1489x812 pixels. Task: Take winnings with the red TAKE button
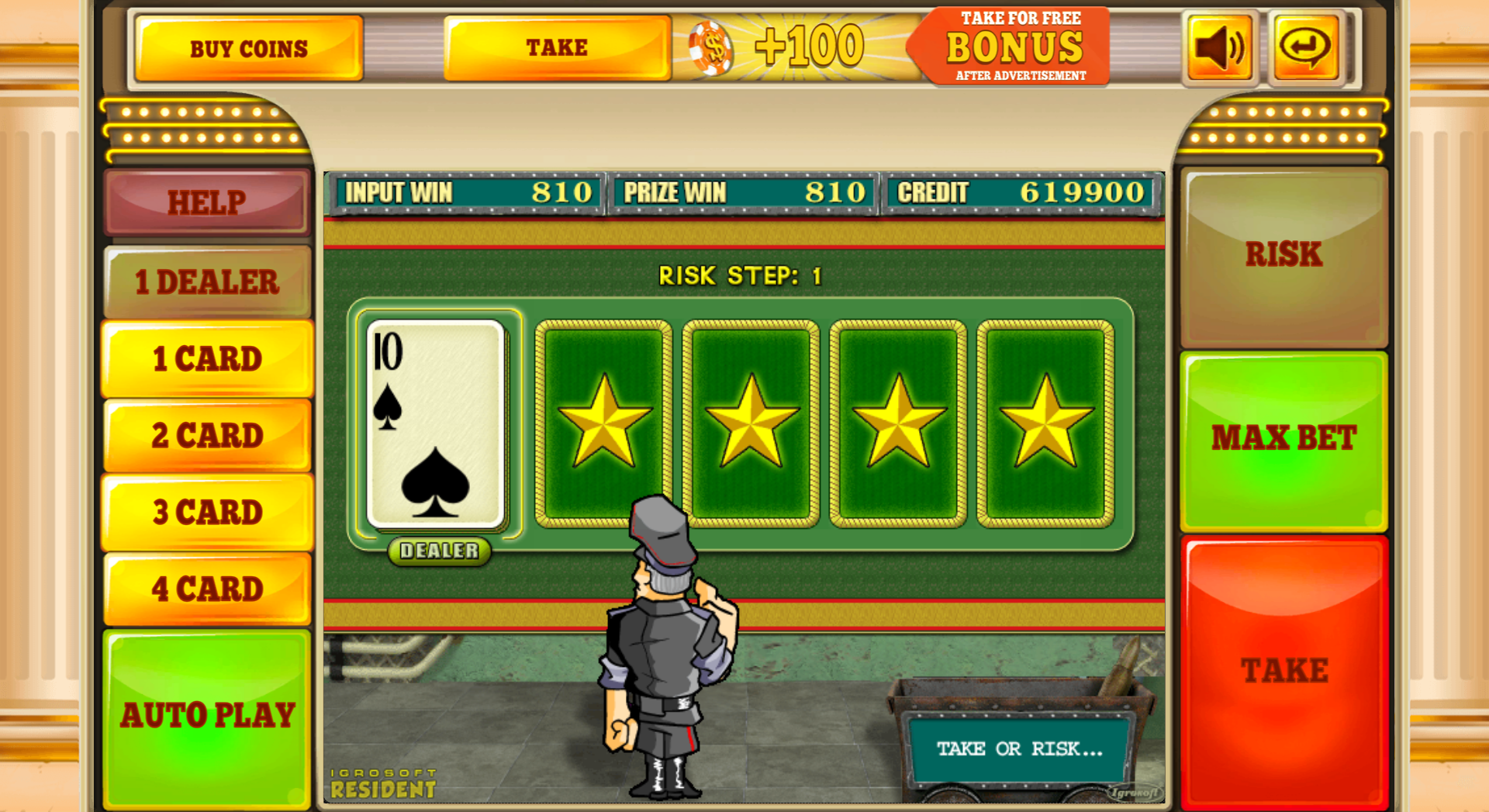[x=1283, y=665]
